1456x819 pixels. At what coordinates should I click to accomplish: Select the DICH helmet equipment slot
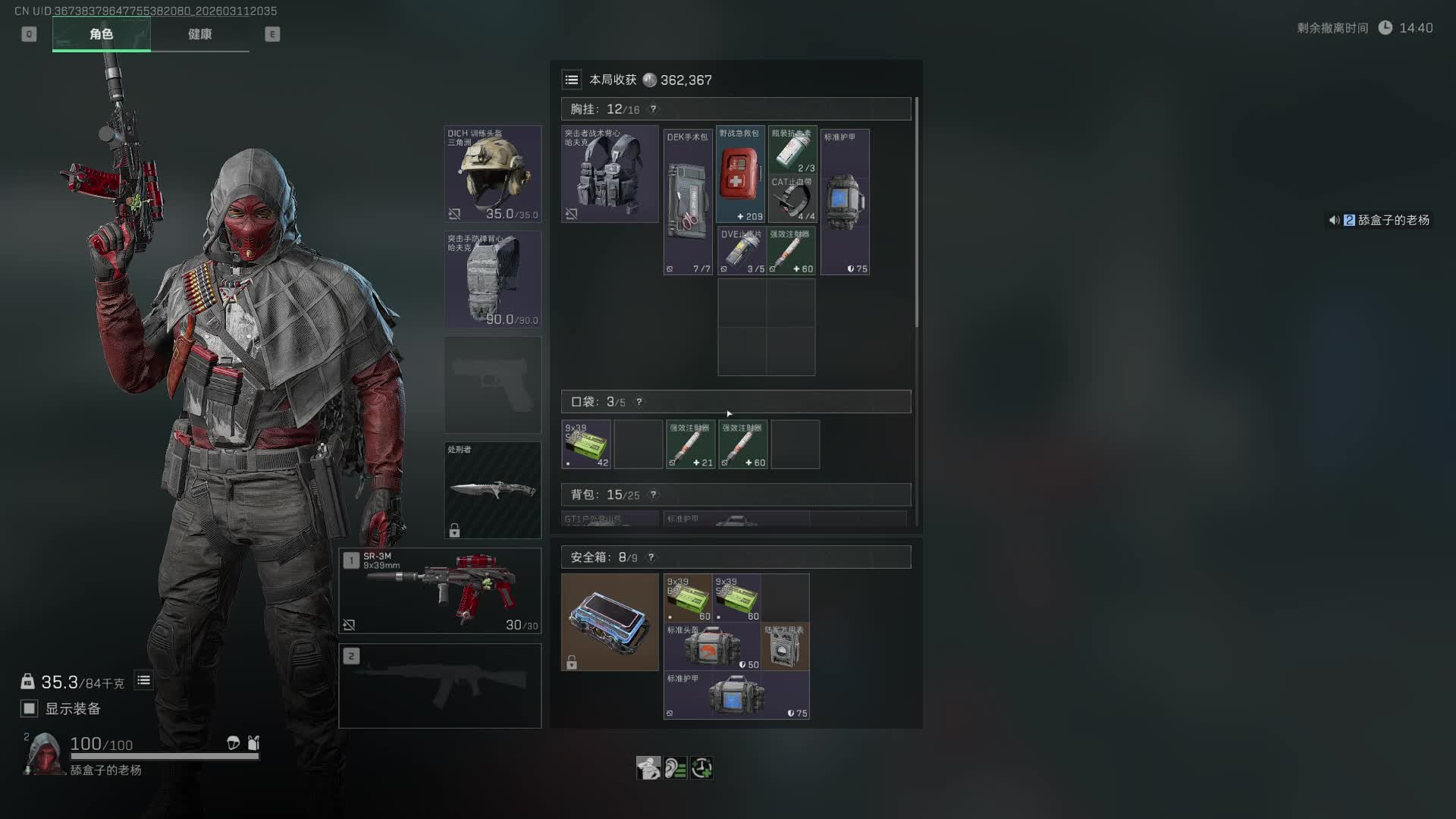(x=492, y=174)
